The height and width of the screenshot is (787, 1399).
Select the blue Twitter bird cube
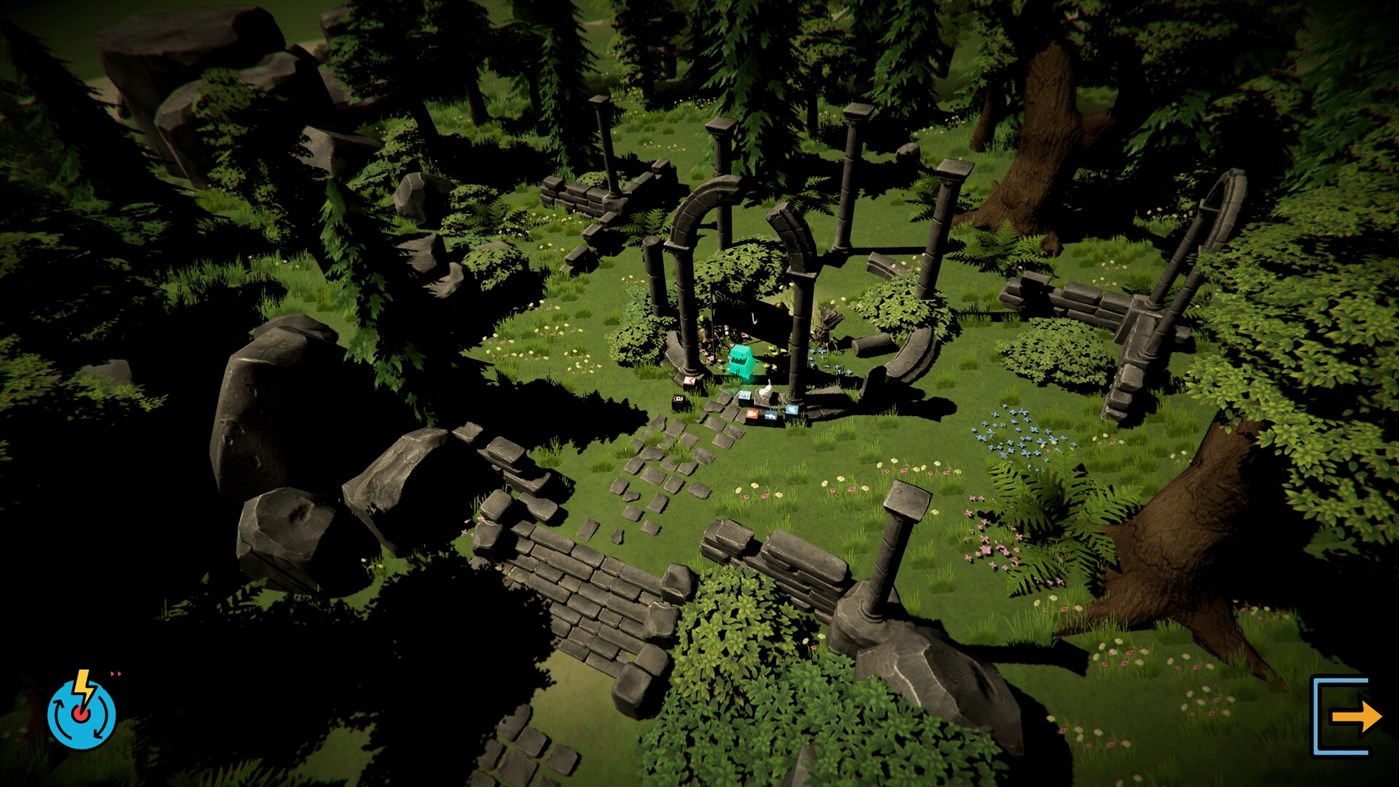[791, 409]
